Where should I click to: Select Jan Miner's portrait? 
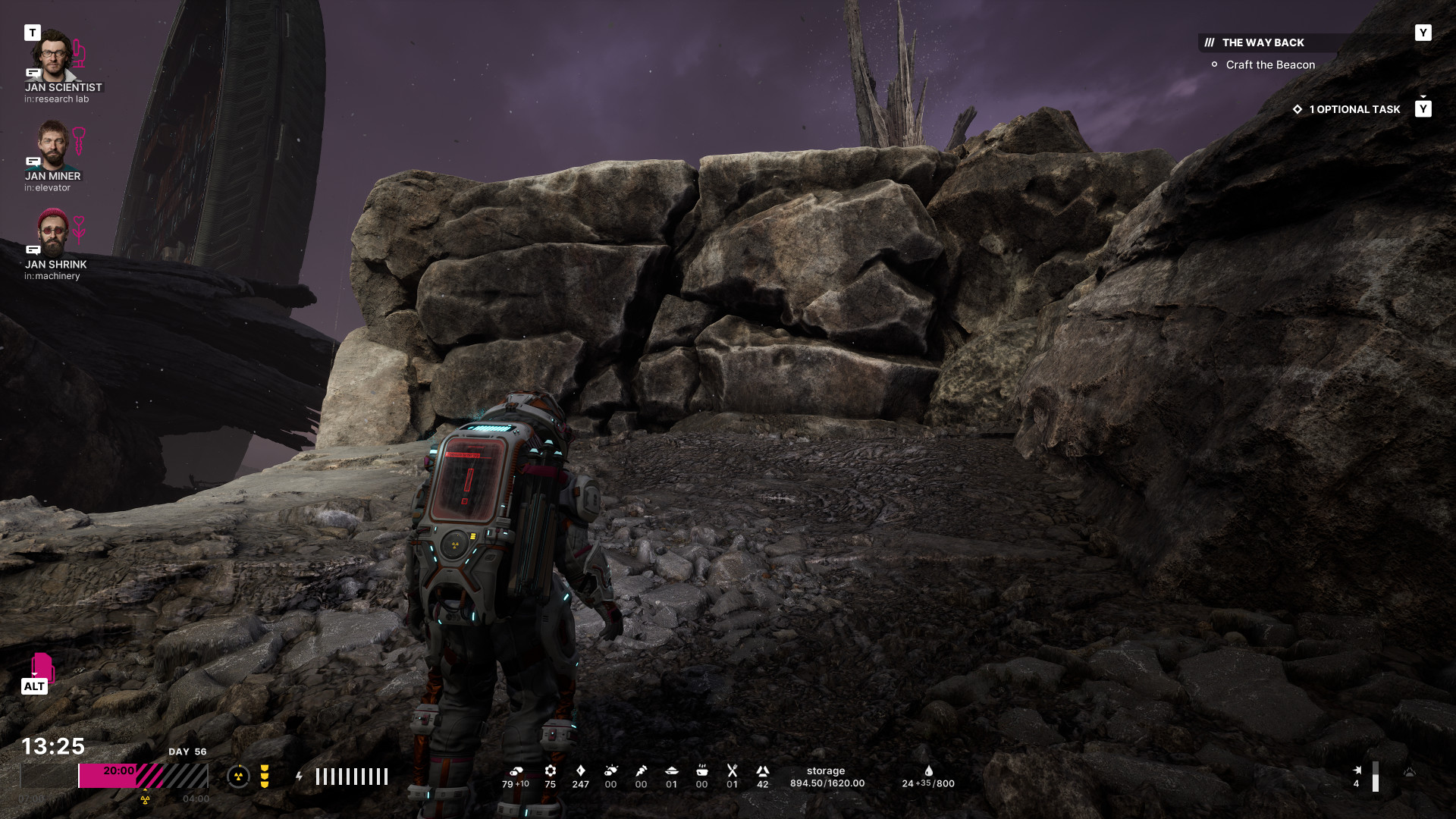[52, 144]
